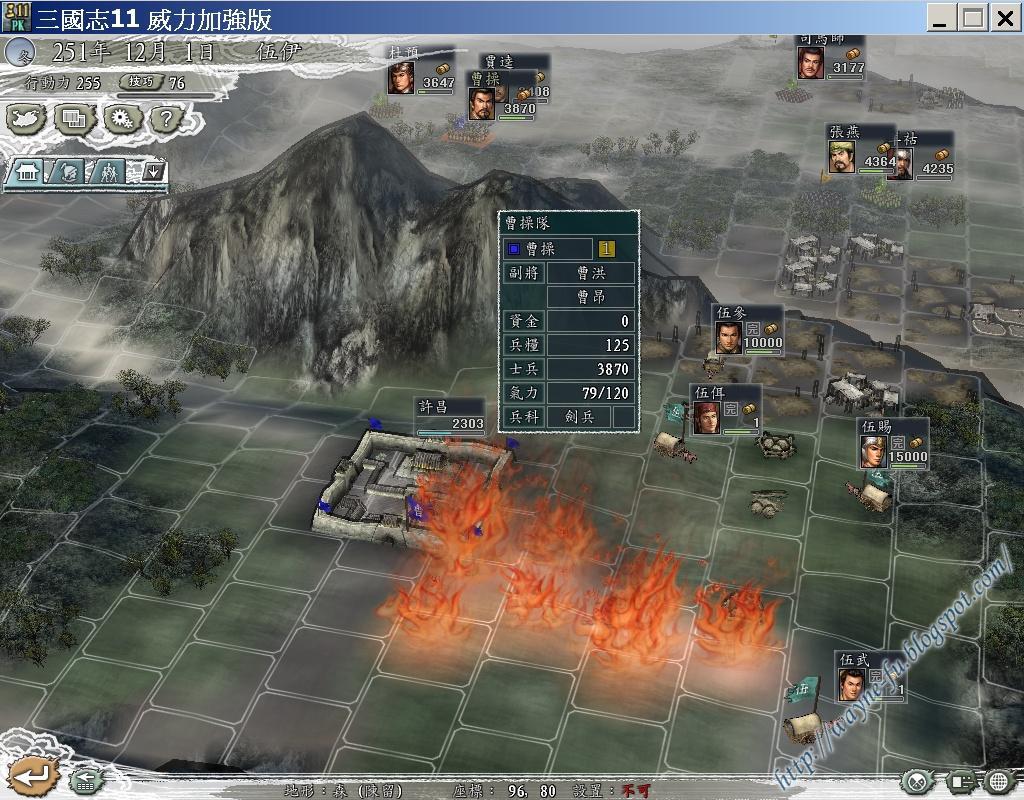Switch to the city building tab

(27, 172)
